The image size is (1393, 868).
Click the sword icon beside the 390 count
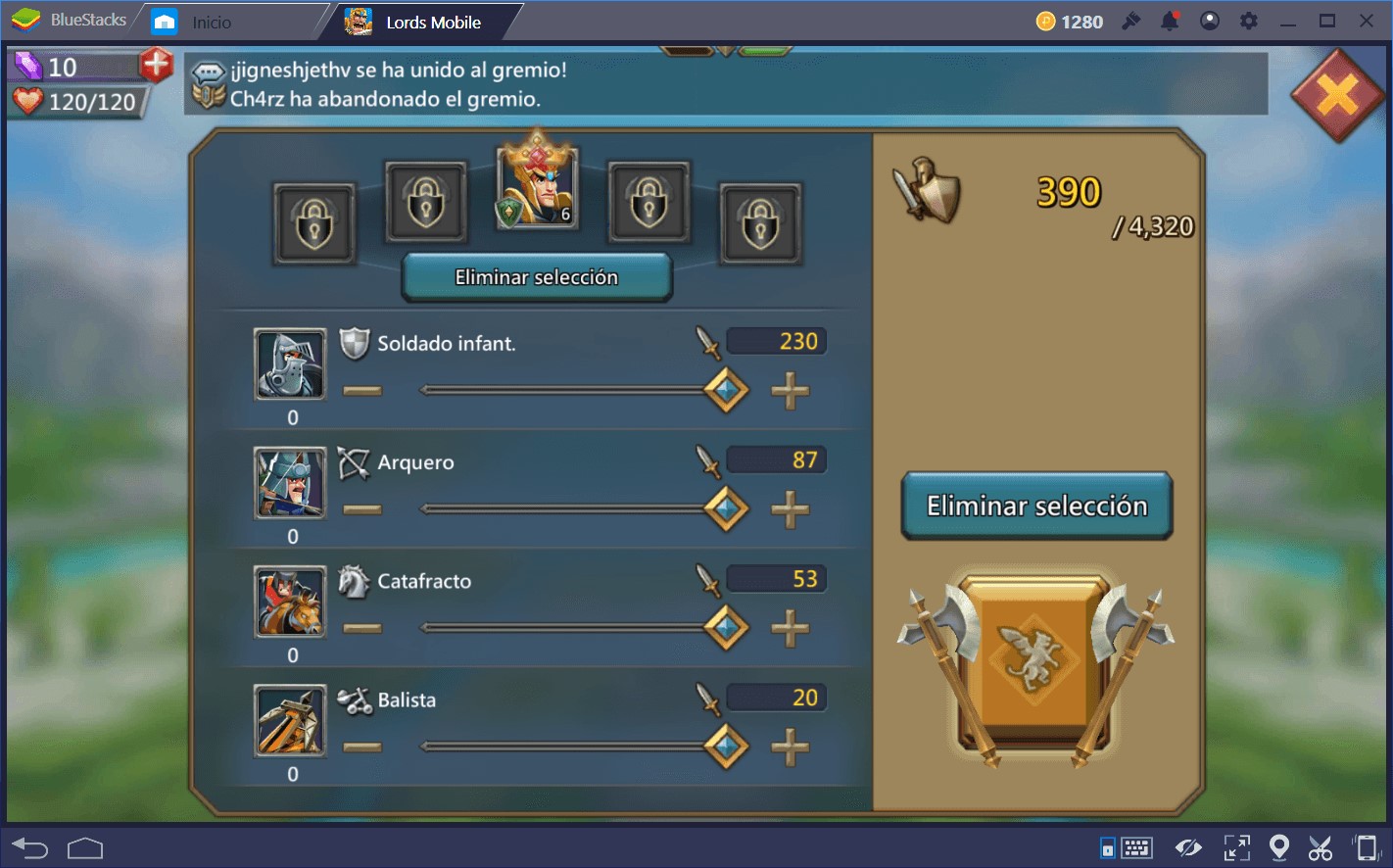pyautogui.click(x=925, y=192)
